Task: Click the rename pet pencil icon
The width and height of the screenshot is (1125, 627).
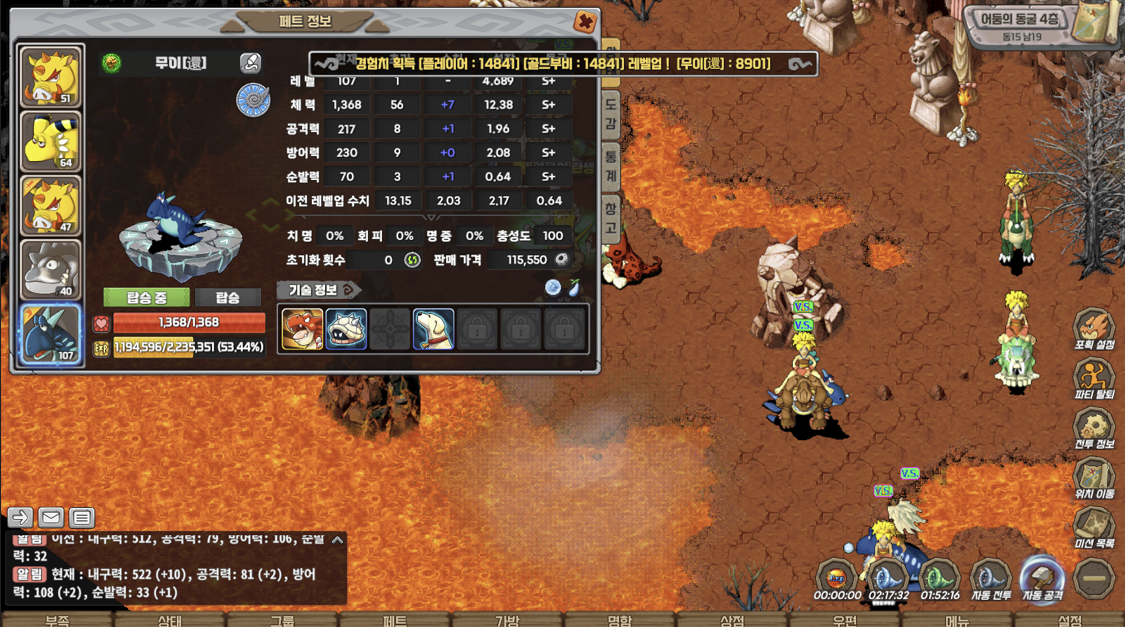Action: 250,63
